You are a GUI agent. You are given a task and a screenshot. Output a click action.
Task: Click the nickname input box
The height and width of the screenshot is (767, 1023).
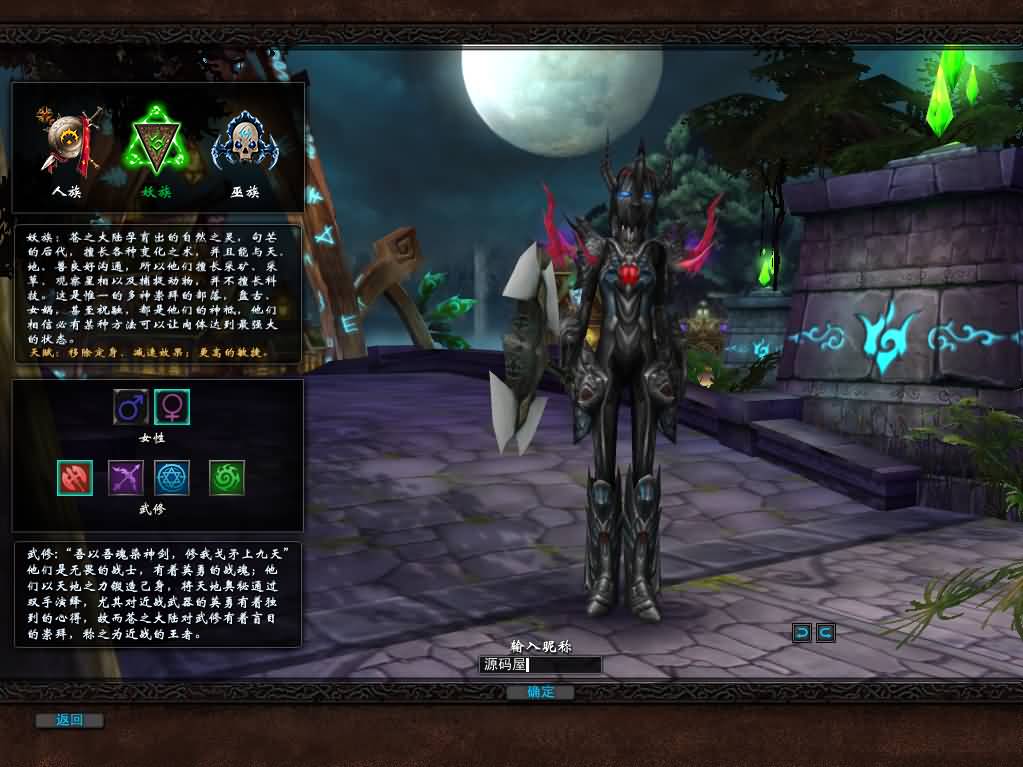pyautogui.click(x=540, y=665)
